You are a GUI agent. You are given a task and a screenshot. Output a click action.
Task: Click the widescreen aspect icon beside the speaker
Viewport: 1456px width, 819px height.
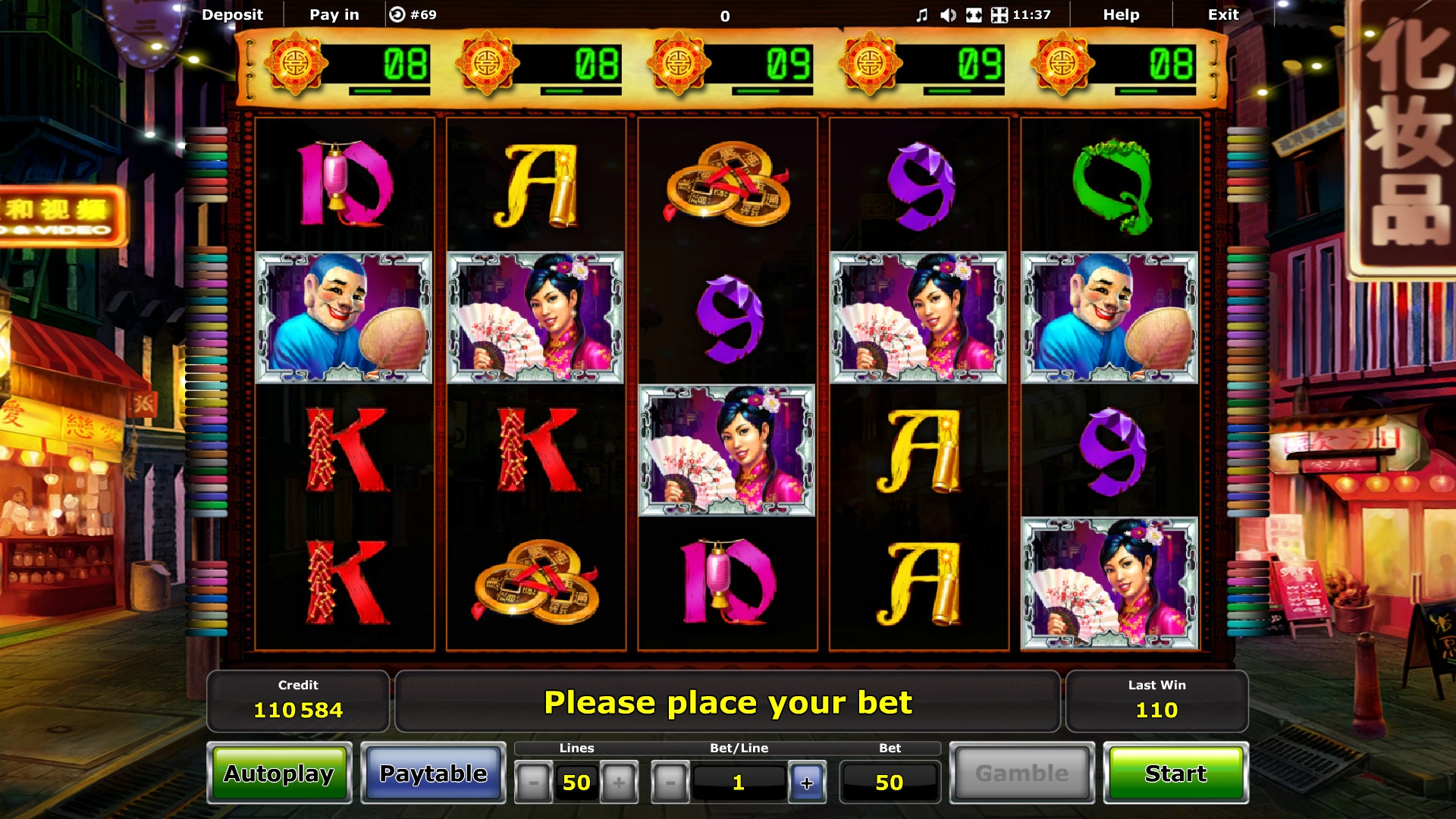pos(974,15)
